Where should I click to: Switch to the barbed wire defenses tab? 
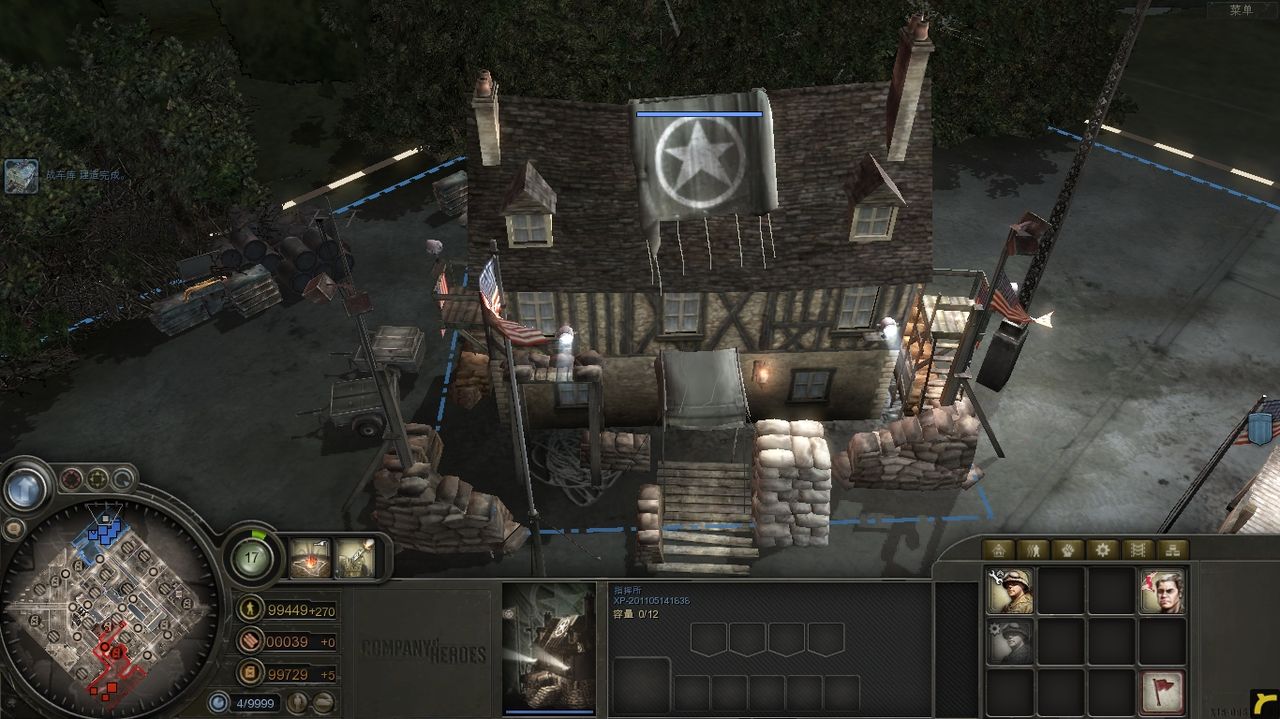(x=1137, y=549)
